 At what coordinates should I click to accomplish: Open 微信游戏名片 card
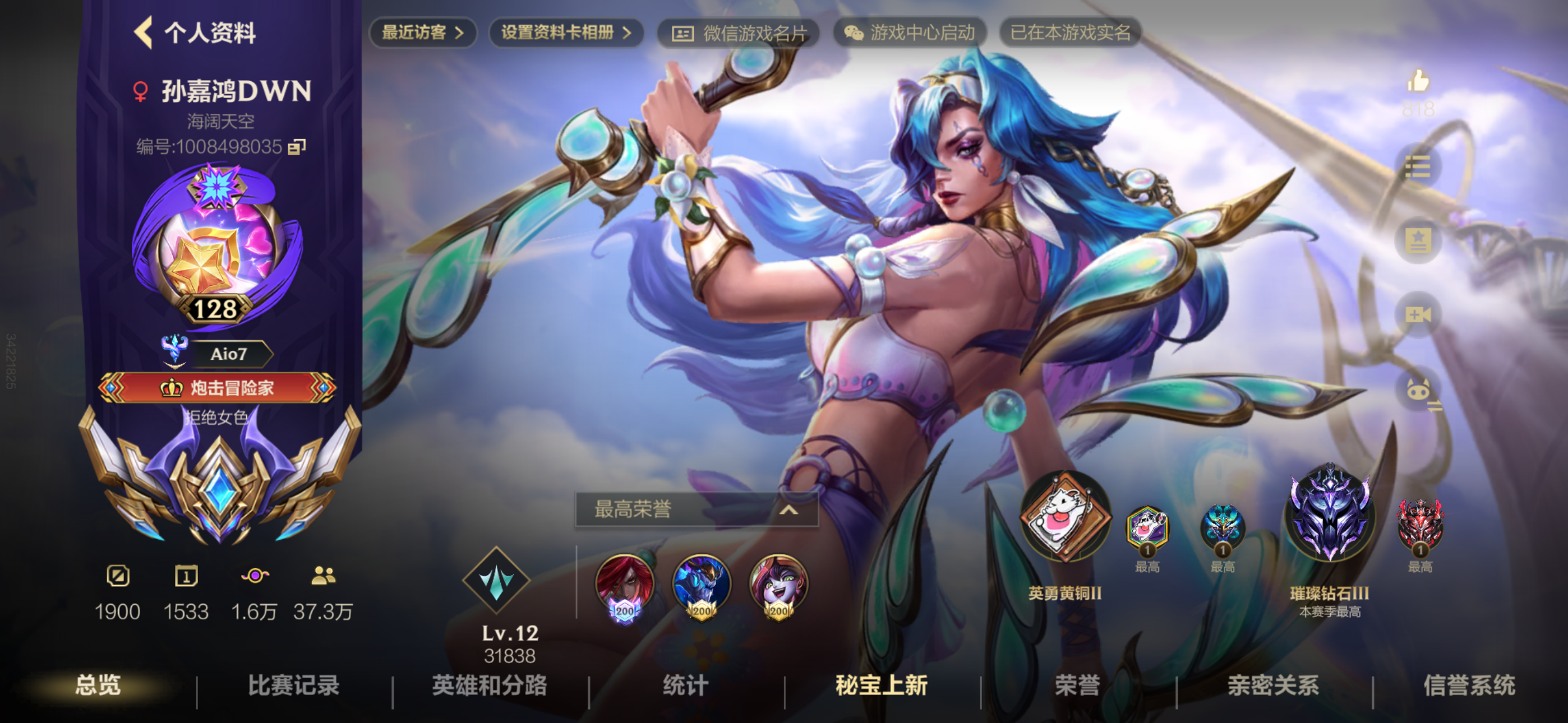pyautogui.click(x=740, y=34)
